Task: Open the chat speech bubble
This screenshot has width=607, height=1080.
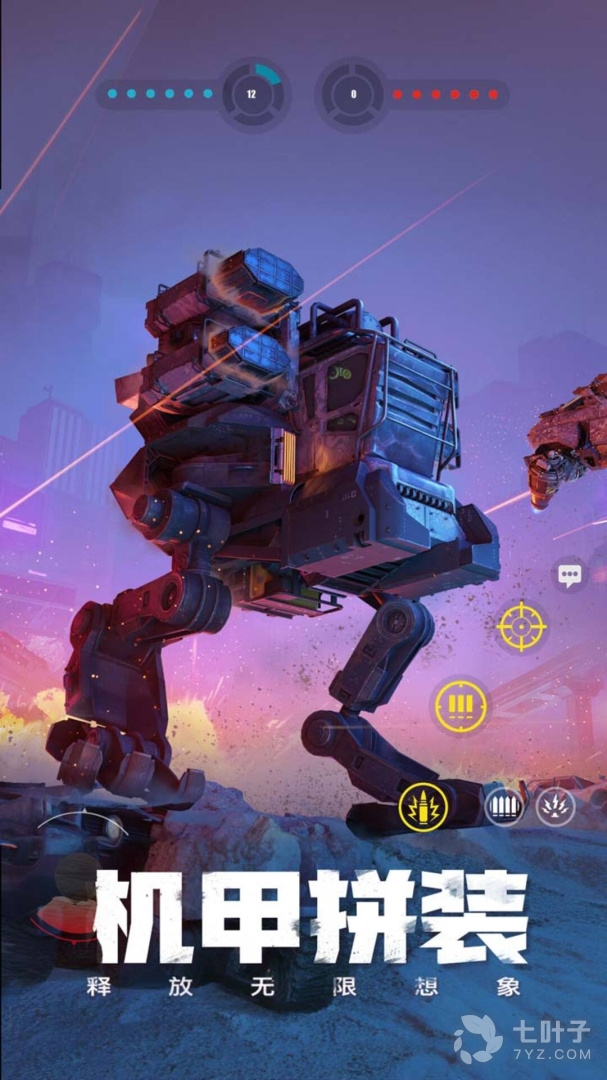Action: [570, 575]
